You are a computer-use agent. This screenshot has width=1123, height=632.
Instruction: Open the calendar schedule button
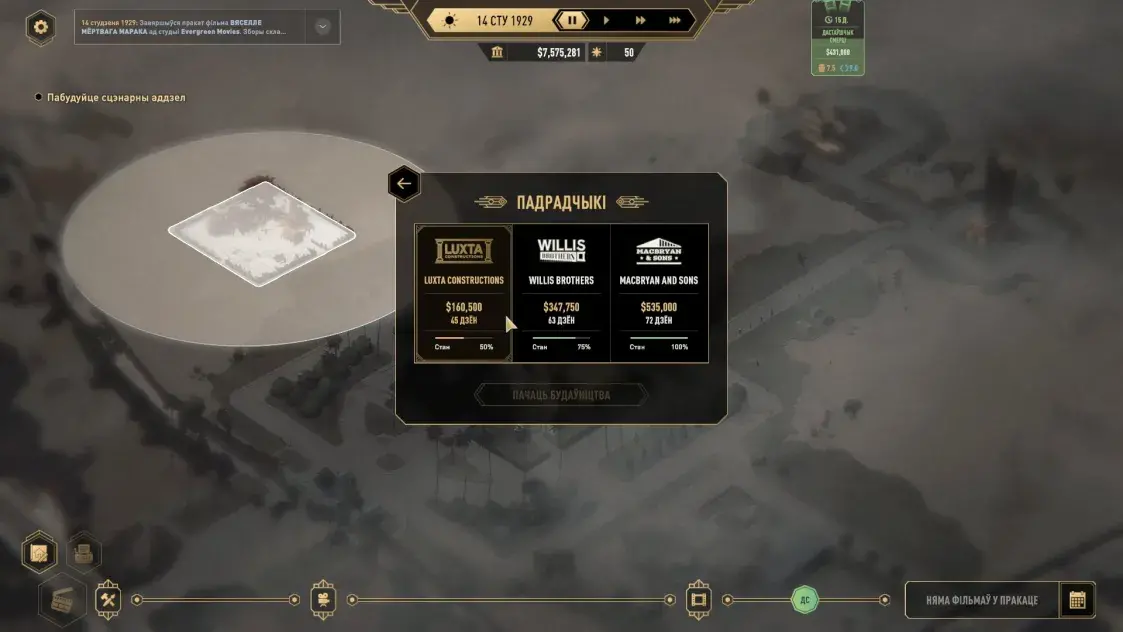[x=1077, y=600]
